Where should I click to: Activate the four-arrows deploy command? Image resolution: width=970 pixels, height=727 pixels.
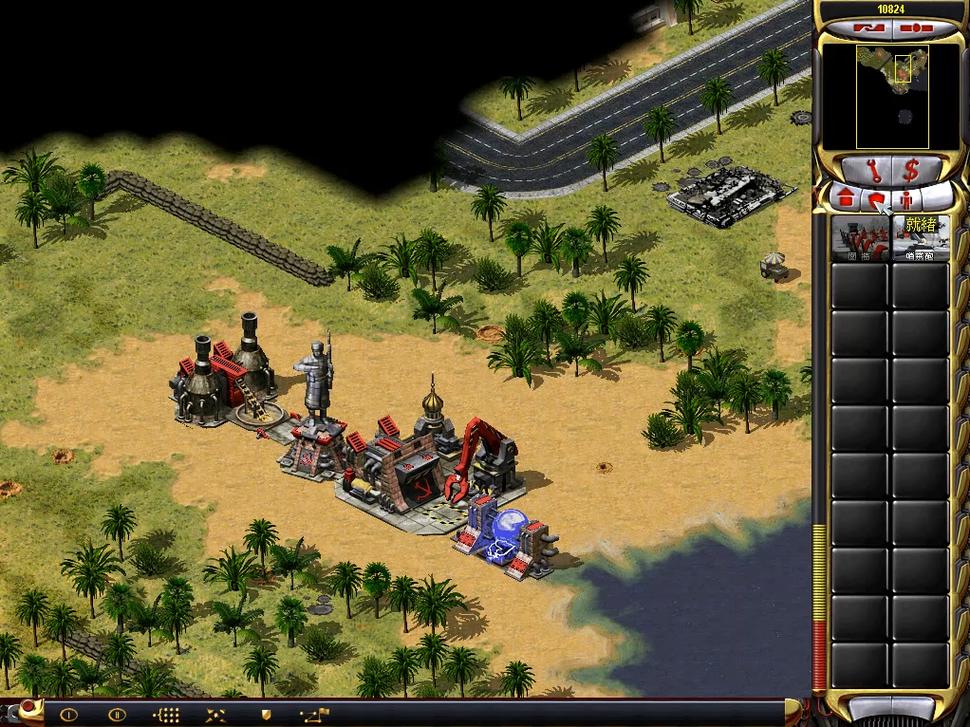tap(215, 714)
